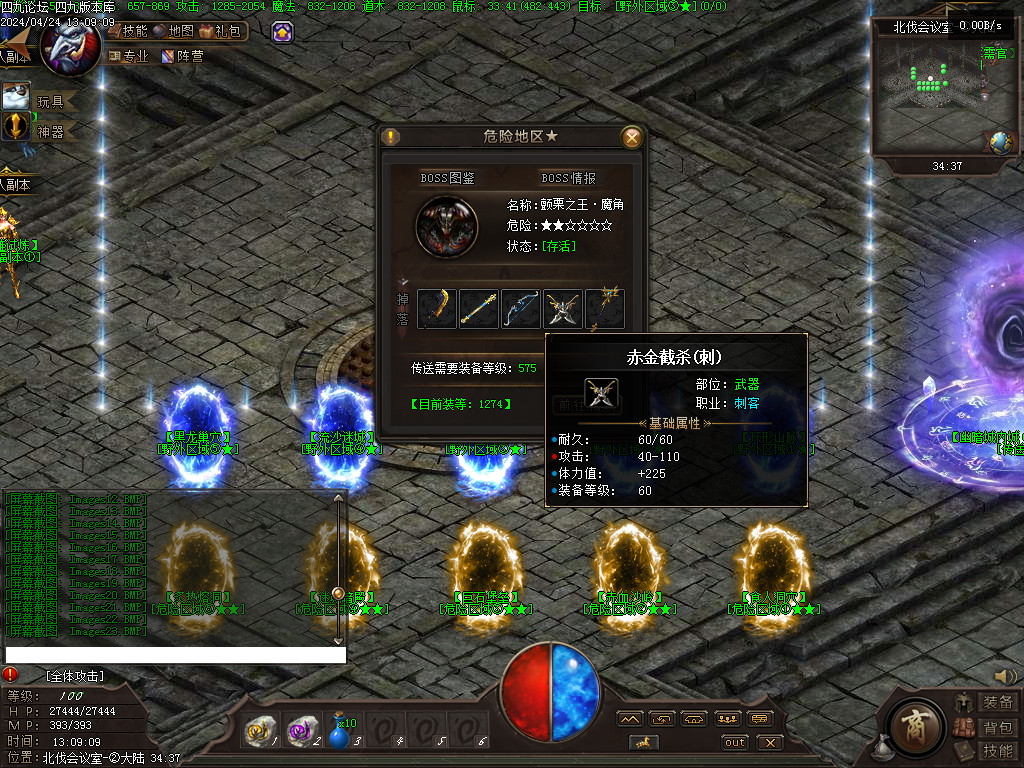1024x768 pixels.
Task: Open the 神器 artifact panel
Action: [41, 130]
